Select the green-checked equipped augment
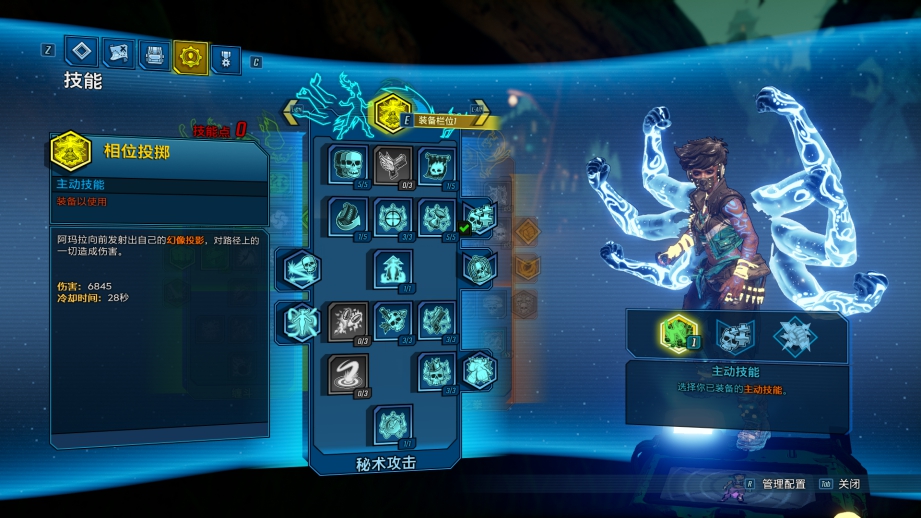 [x=478, y=216]
